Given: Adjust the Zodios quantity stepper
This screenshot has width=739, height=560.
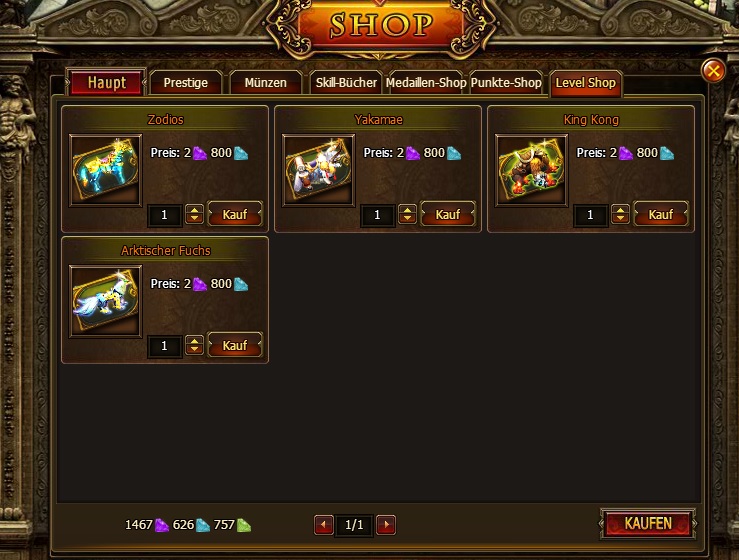Looking at the screenshot, I should [x=194, y=214].
